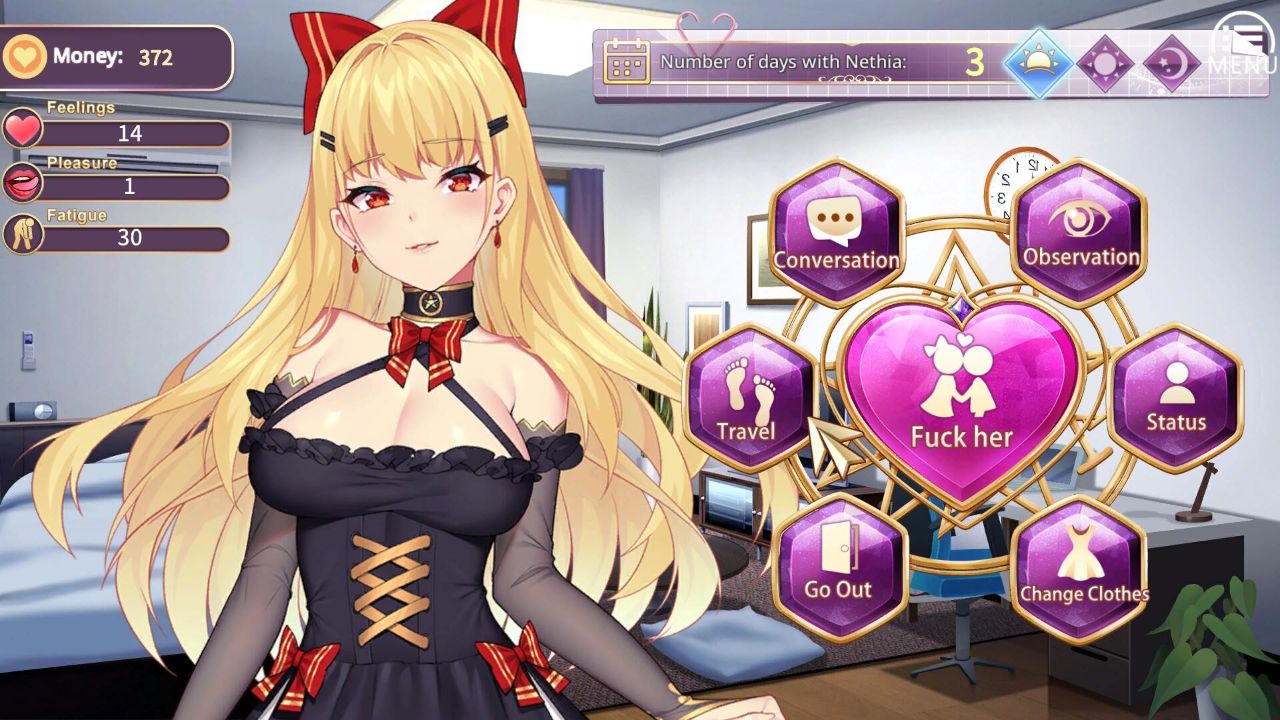The height and width of the screenshot is (720, 1280).
Task: Select the morning sun time phase
Action: [x=1038, y=63]
